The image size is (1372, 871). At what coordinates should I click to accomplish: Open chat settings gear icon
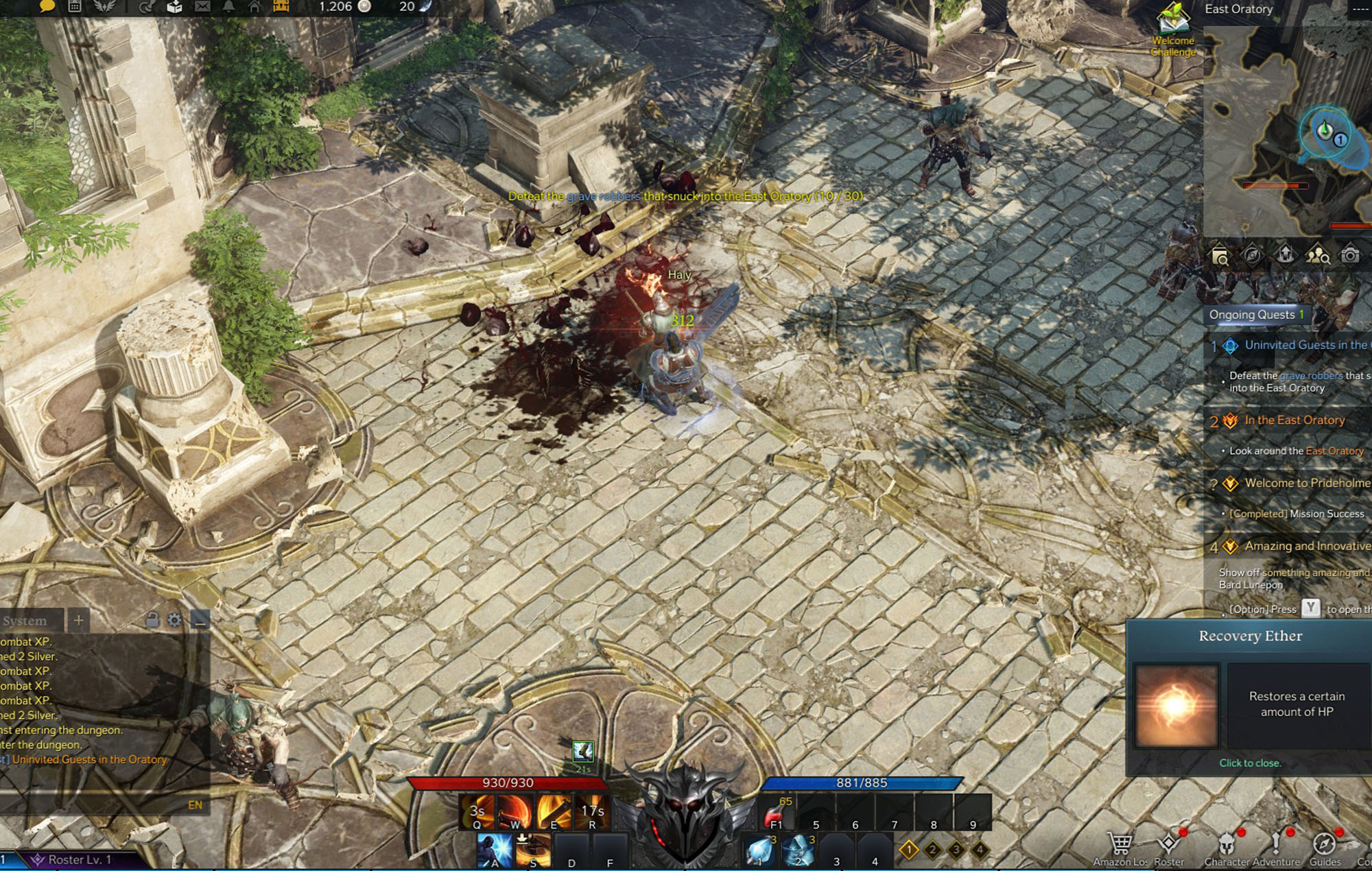tap(175, 621)
